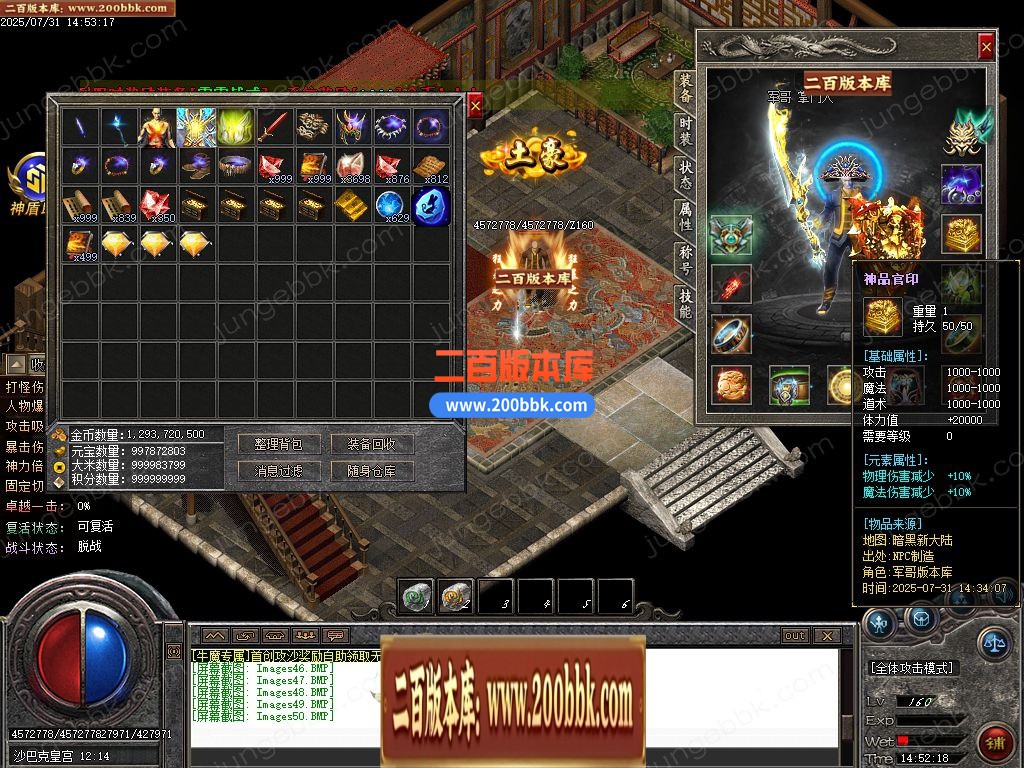
Task: Click the chat window 'out' button
Action: (x=795, y=636)
